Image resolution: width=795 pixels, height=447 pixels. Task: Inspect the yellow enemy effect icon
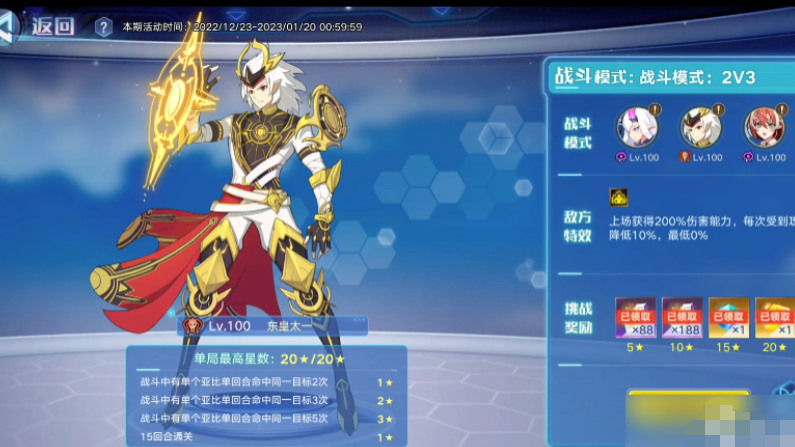[620, 198]
